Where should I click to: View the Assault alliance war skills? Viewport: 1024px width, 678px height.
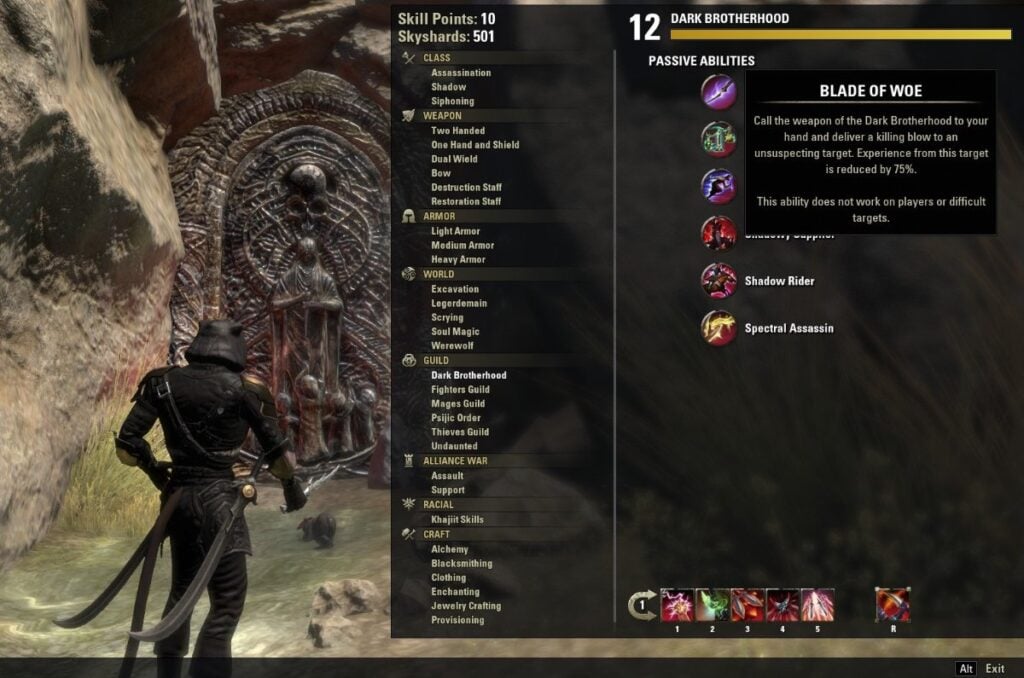[x=447, y=476]
